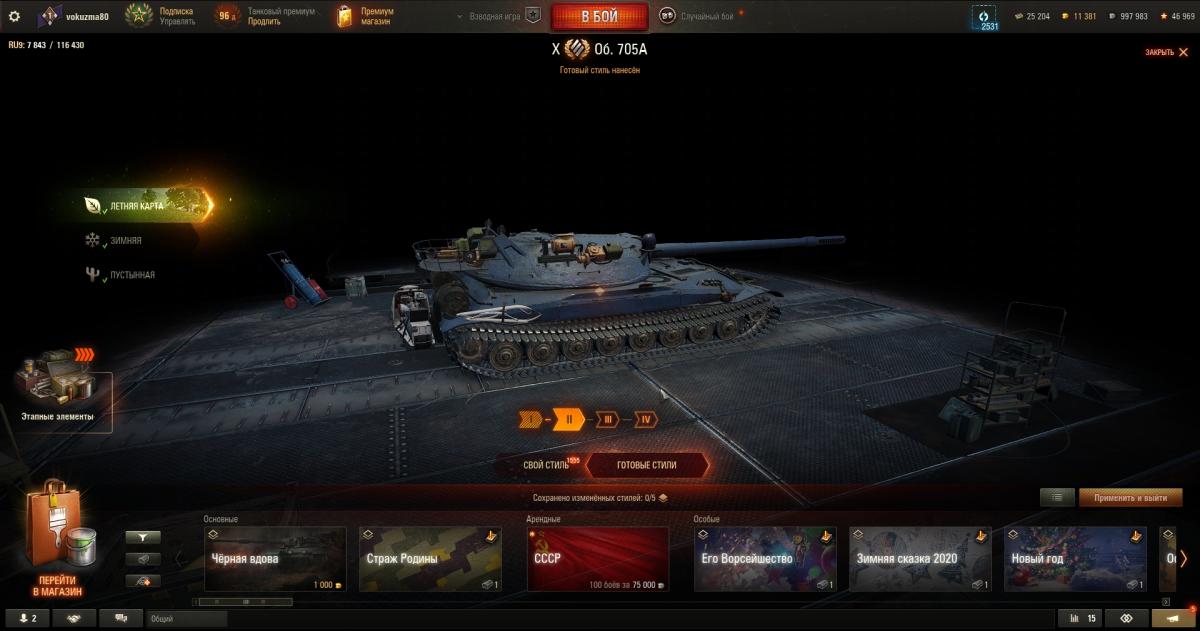Select progression stage IV
The image size is (1200, 631).
tap(646, 420)
